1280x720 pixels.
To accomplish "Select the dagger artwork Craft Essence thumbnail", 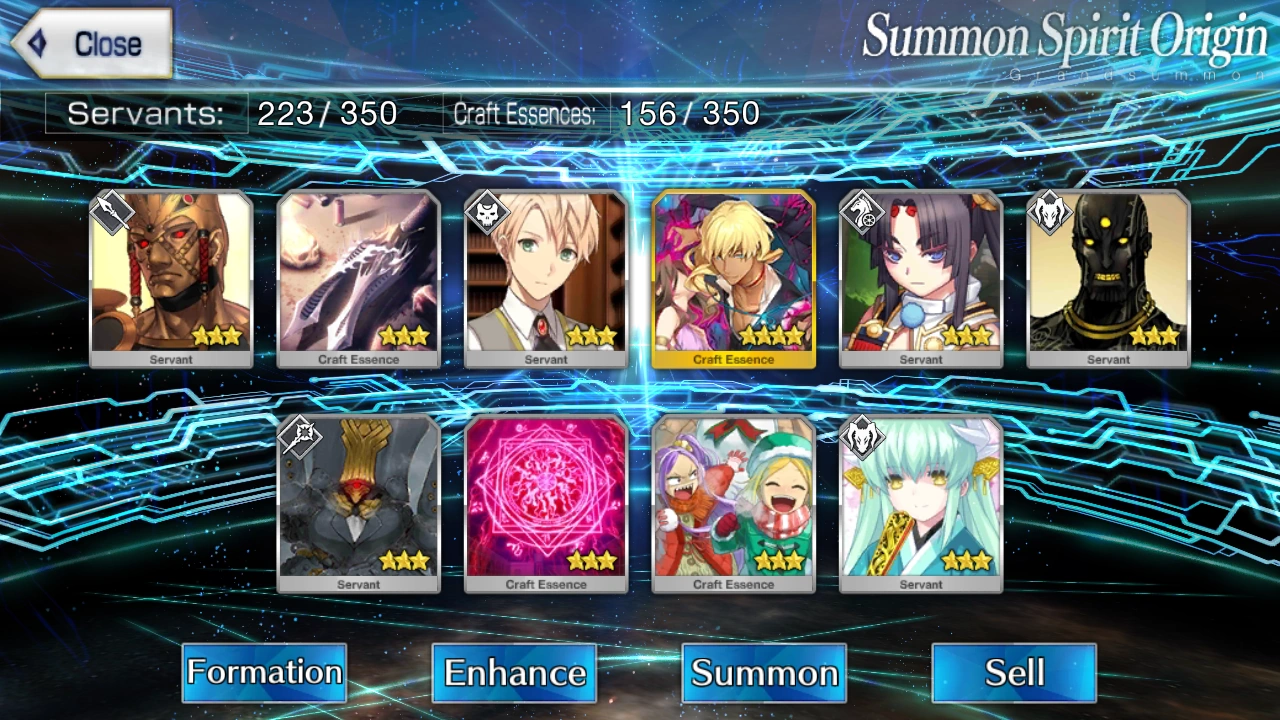I will point(358,277).
